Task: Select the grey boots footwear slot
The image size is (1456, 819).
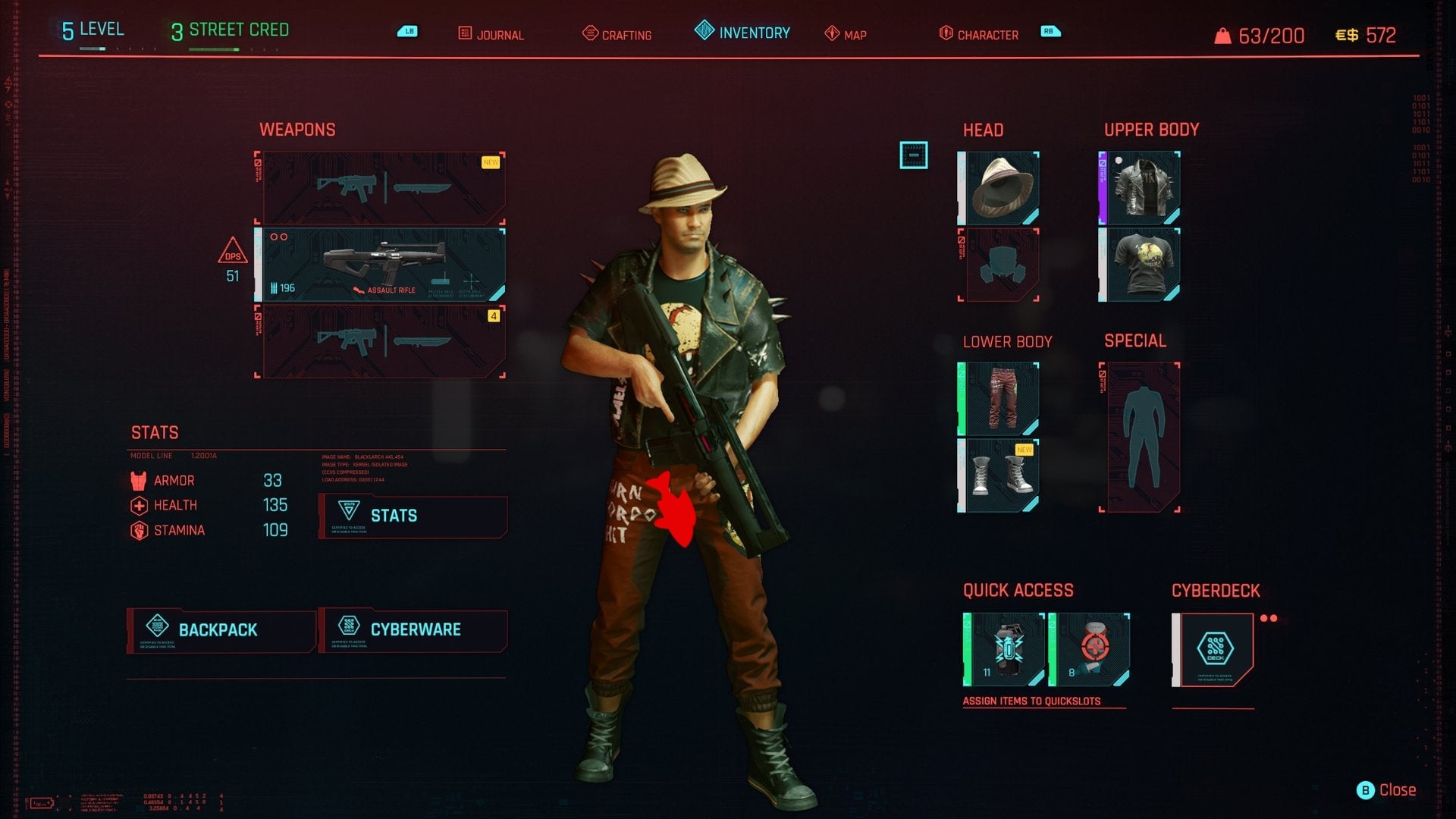Action: 999,475
